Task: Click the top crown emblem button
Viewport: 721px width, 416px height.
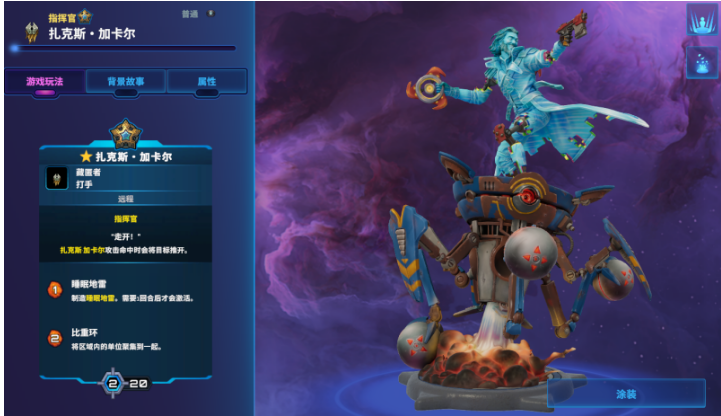Action: point(700,21)
